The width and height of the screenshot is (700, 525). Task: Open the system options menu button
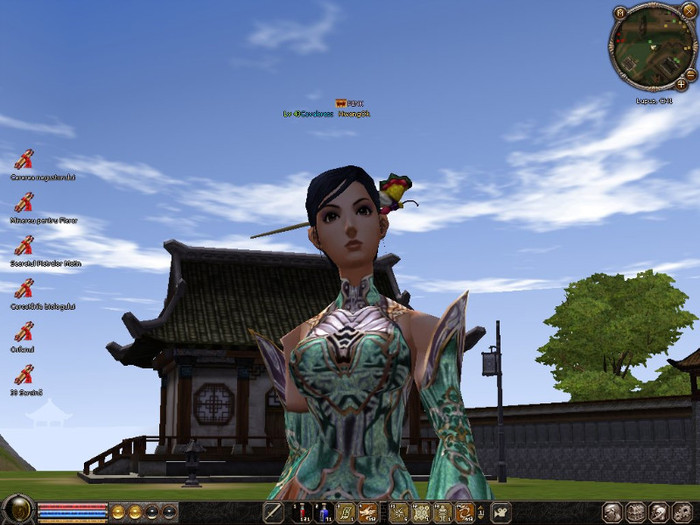point(680,512)
